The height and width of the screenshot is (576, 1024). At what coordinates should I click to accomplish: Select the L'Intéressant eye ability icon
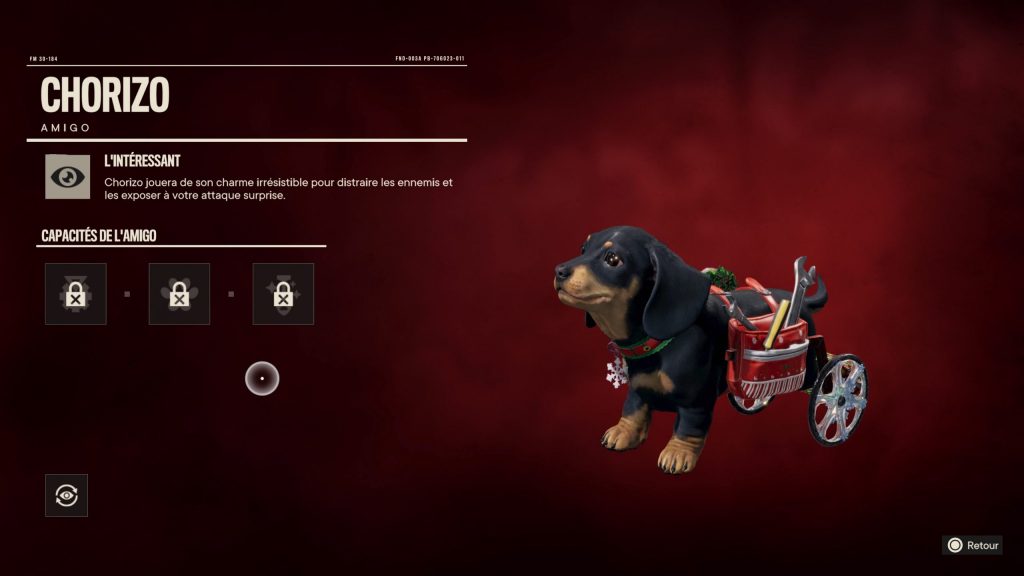coord(67,176)
